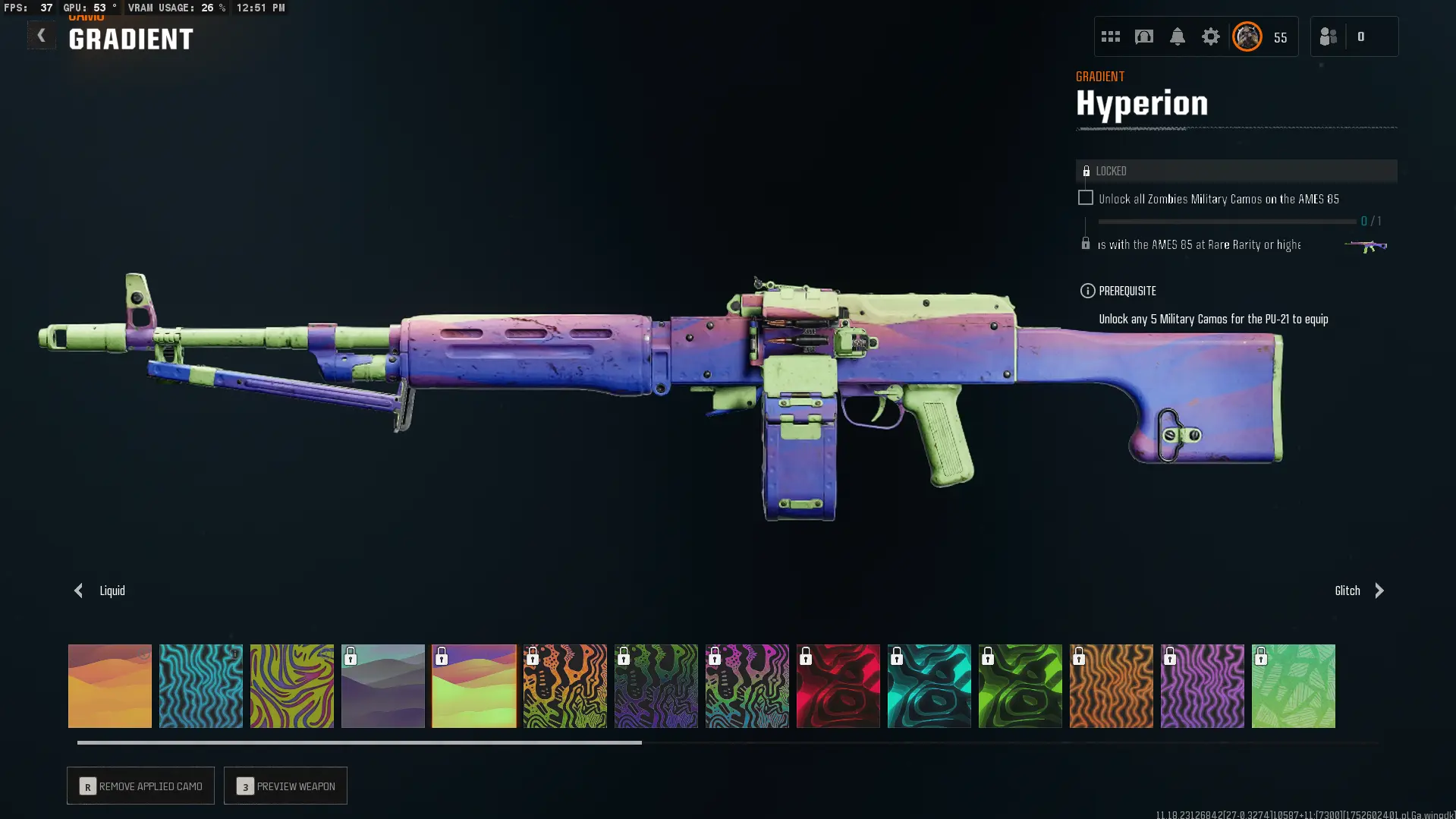1456x819 pixels.
Task: Click the player profile avatar
Action: [x=1247, y=36]
